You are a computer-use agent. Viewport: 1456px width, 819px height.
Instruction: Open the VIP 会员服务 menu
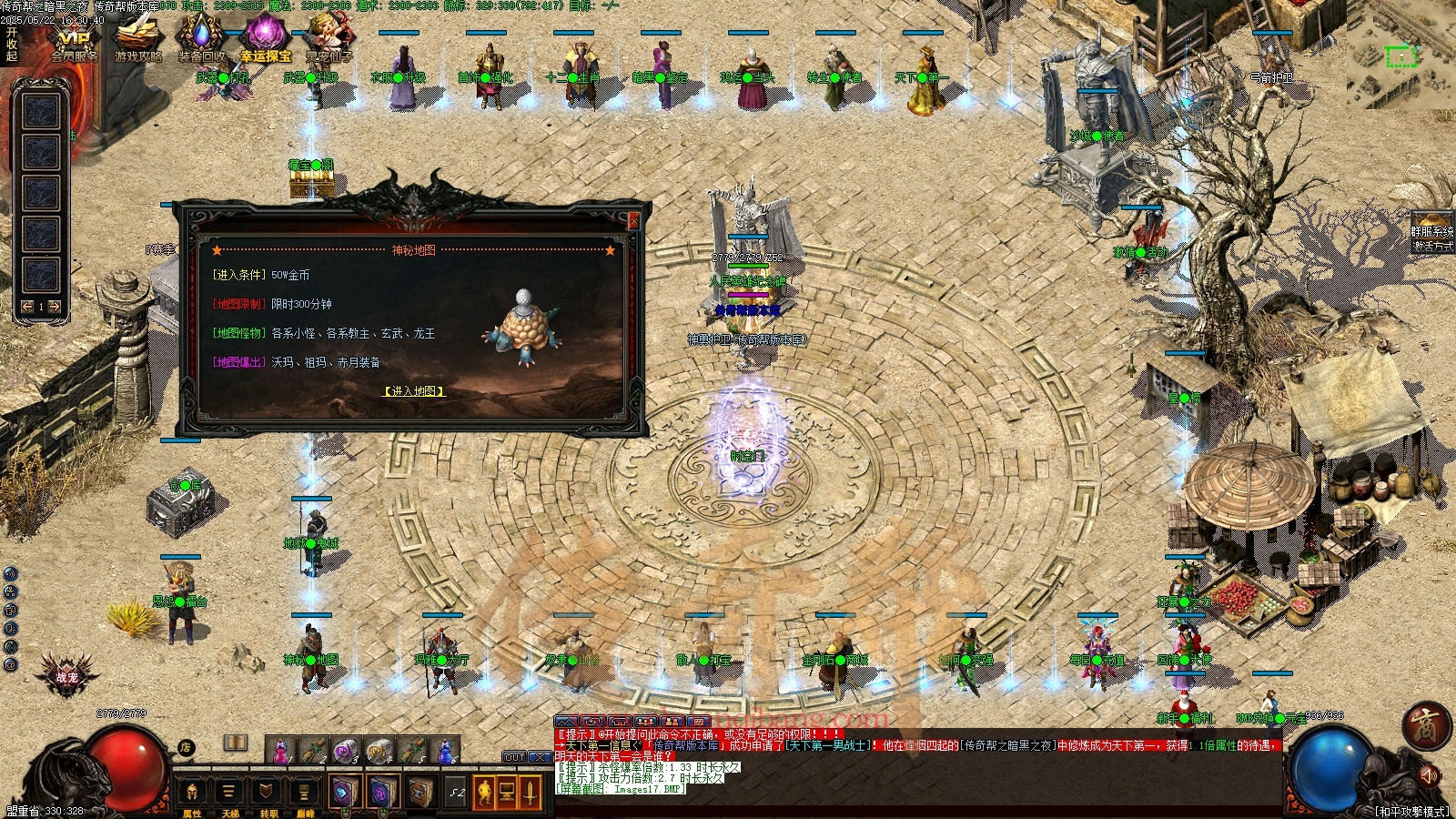(x=74, y=43)
